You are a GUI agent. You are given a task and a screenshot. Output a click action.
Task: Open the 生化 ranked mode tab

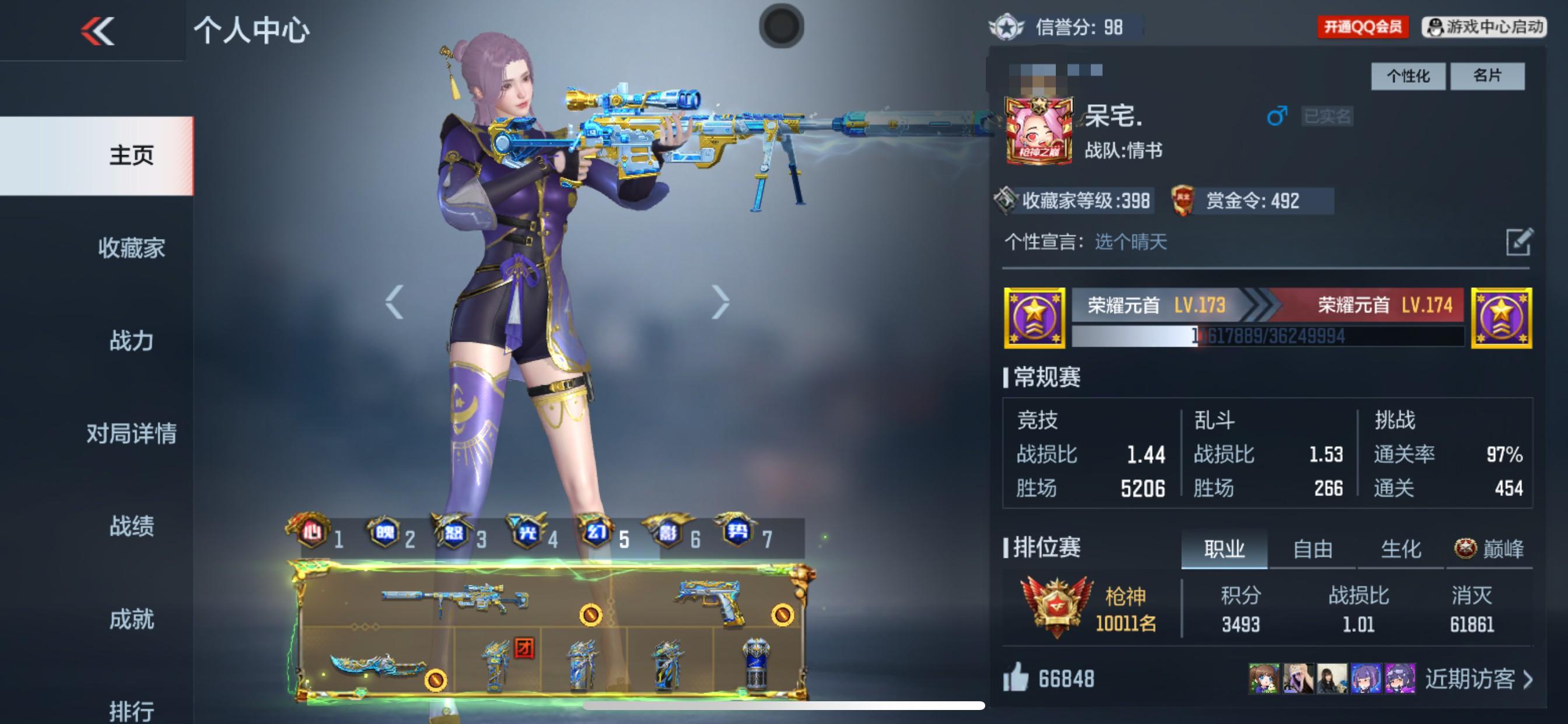point(1399,548)
